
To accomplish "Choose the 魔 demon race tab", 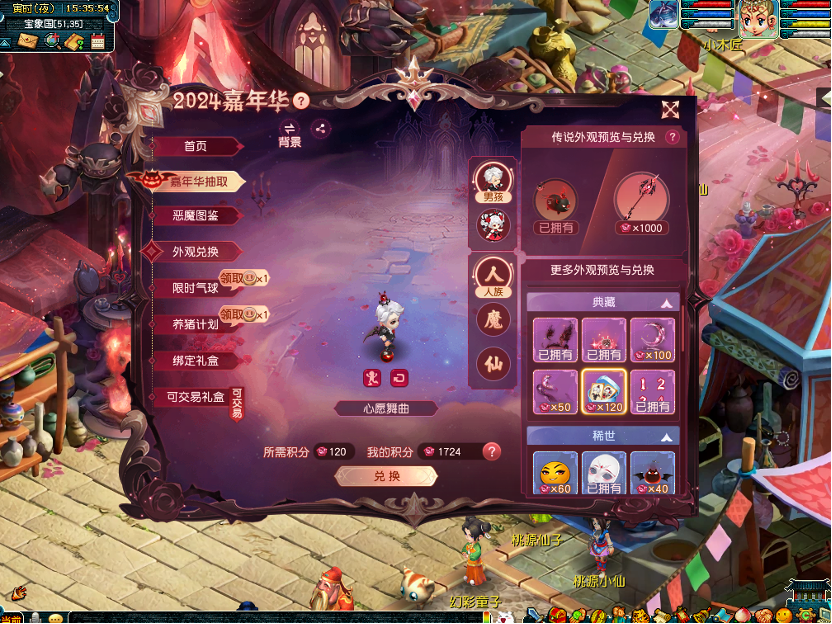I will point(492,320).
